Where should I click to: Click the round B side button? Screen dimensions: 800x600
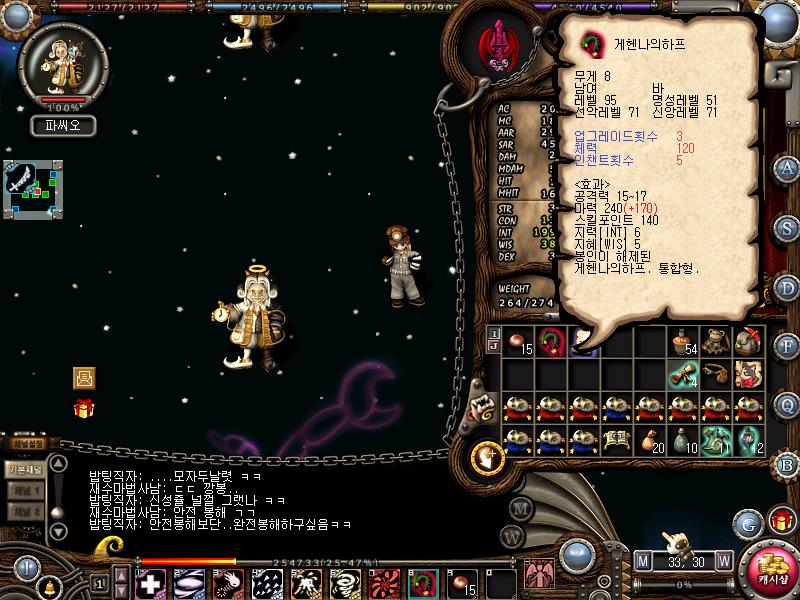point(787,462)
